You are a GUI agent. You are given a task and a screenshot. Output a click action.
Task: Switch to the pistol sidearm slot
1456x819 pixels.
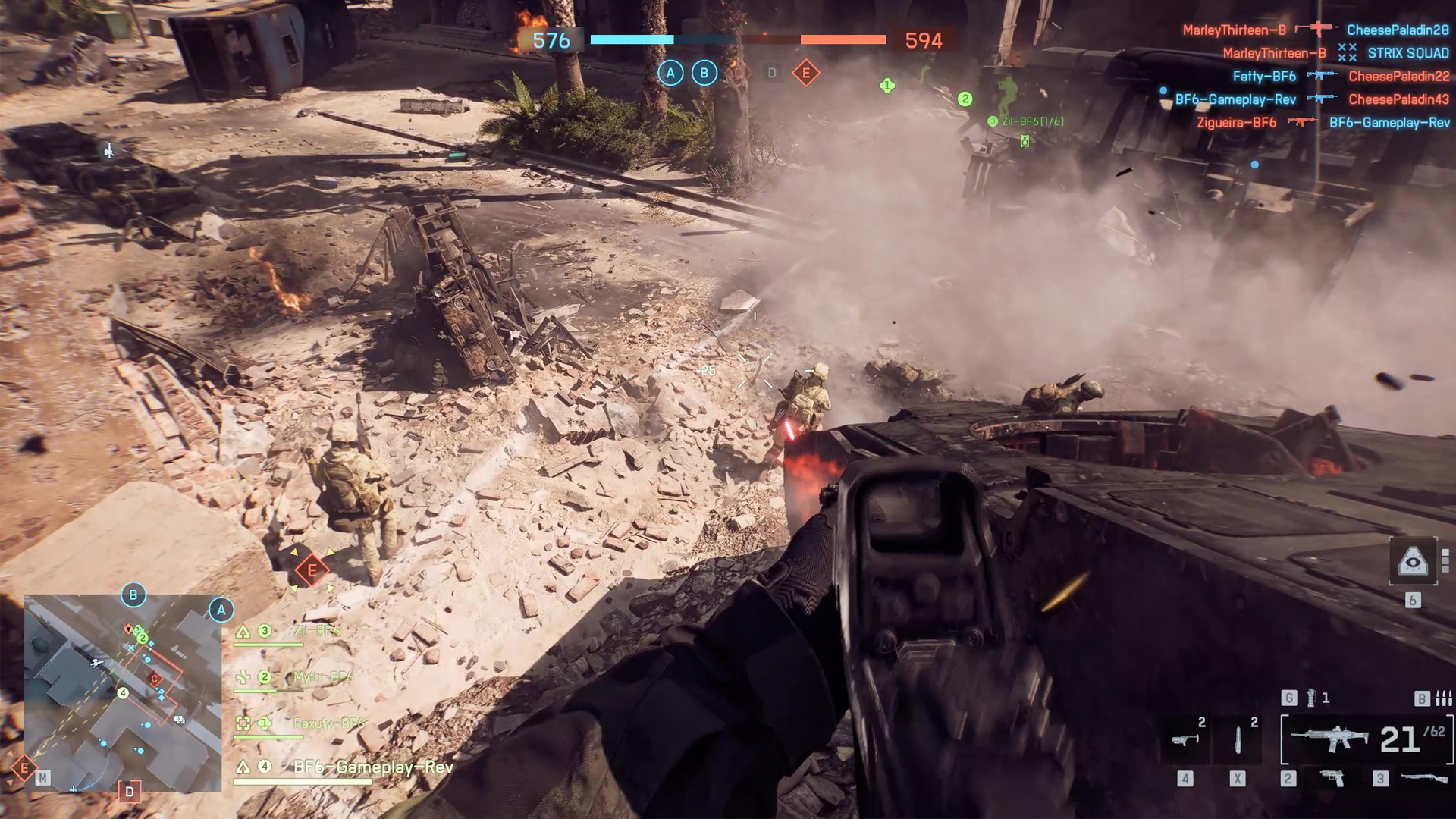[x=1332, y=778]
